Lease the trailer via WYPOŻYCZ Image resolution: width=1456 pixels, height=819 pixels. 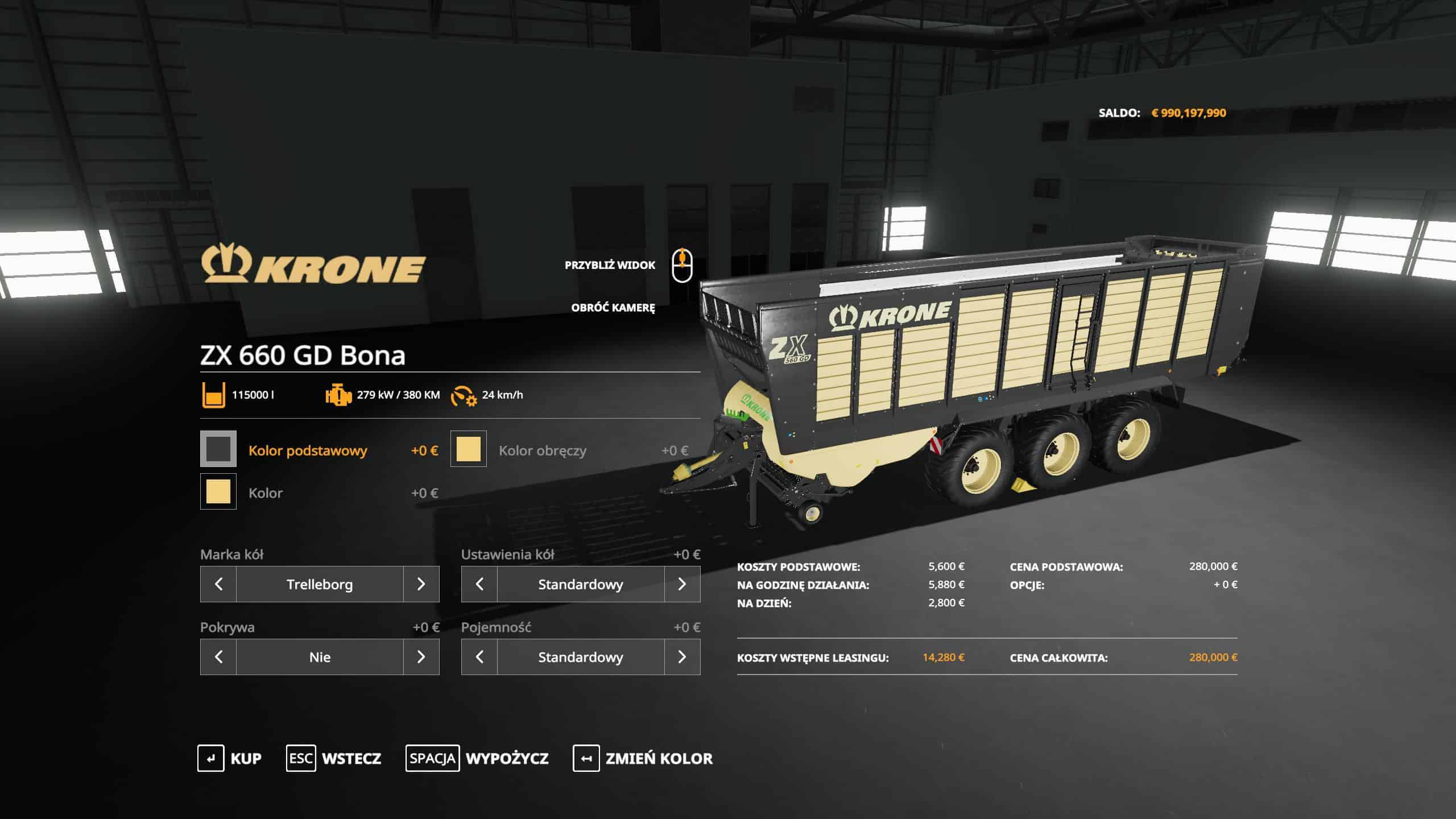pyautogui.click(x=477, y=758)
